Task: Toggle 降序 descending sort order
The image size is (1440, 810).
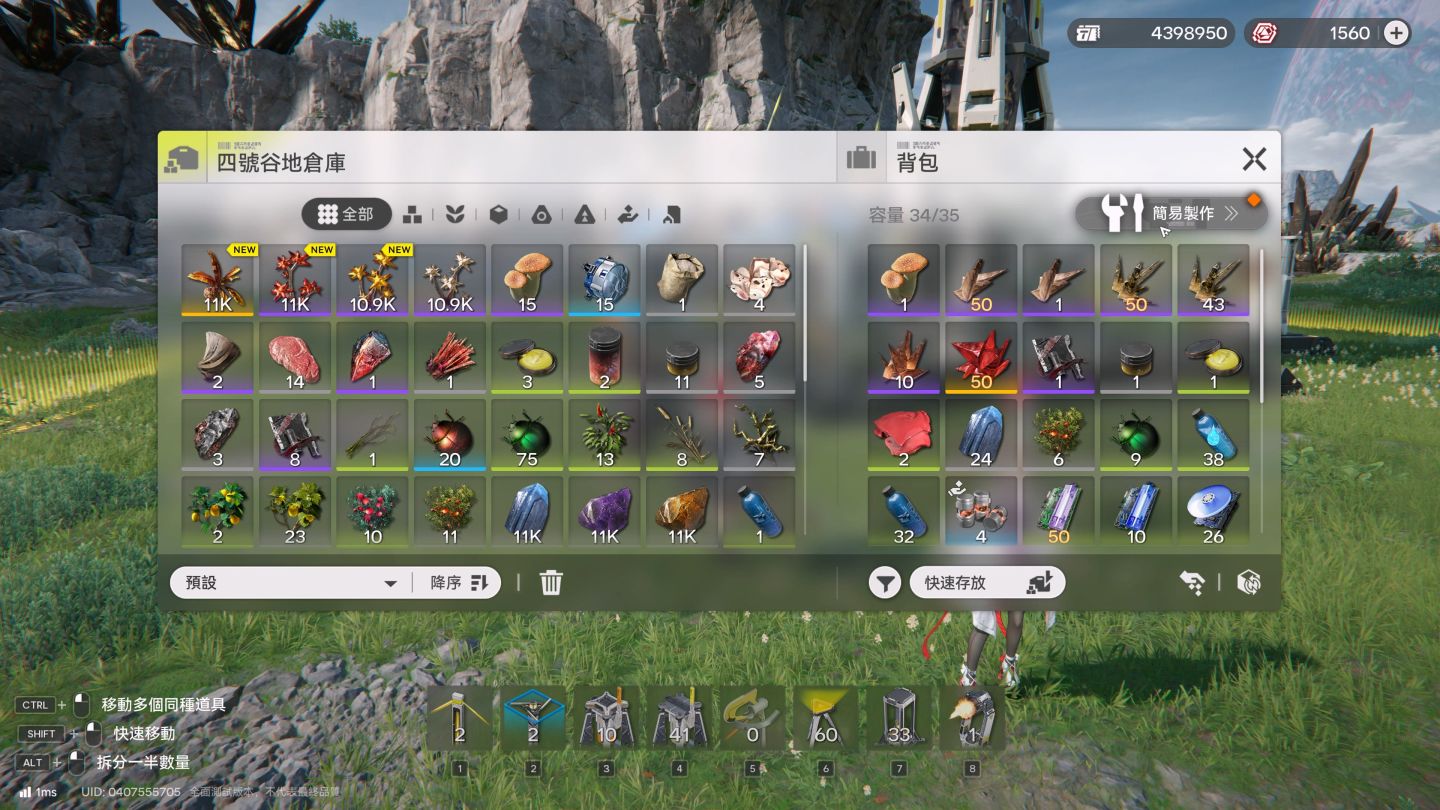Action: [458, 583]
